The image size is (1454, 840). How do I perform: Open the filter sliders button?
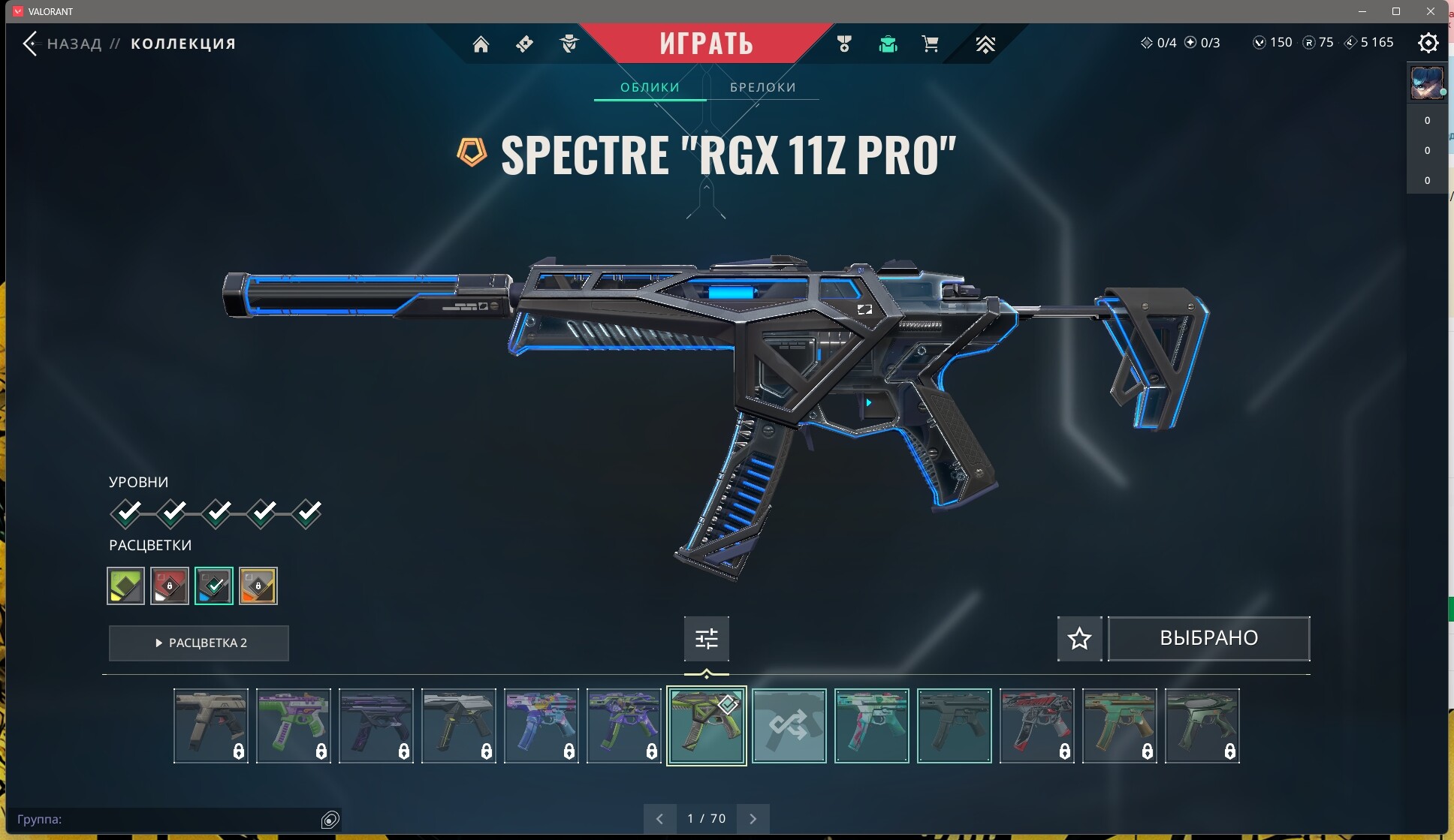pyautogui.click(x=706, y=639)
